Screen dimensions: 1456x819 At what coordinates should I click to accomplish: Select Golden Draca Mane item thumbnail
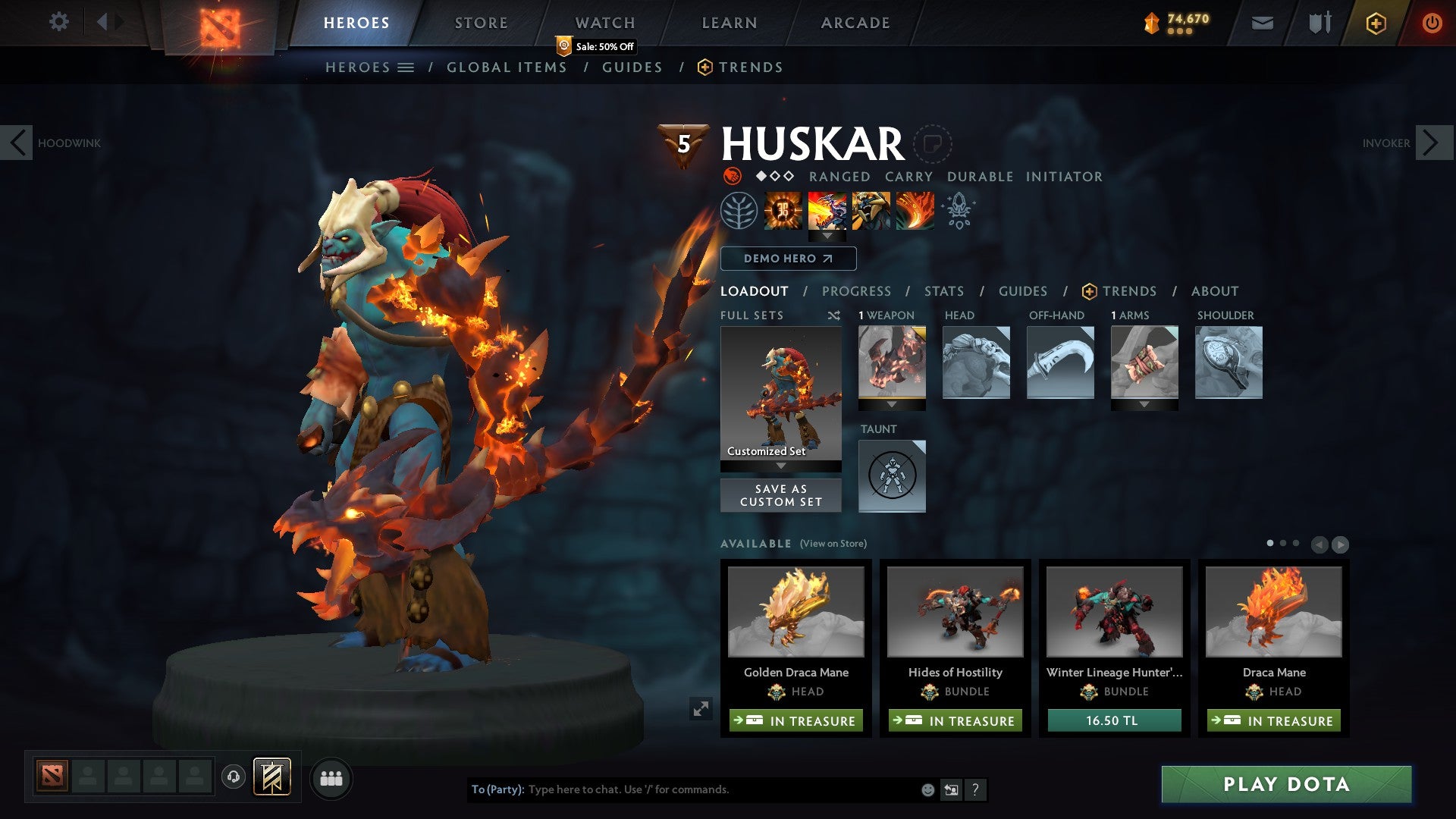point(795,611)
